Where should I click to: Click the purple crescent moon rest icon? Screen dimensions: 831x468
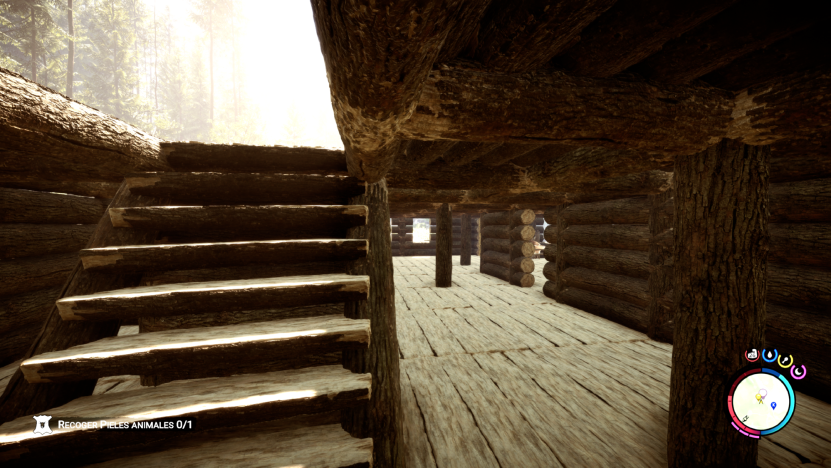click(798, 372)
